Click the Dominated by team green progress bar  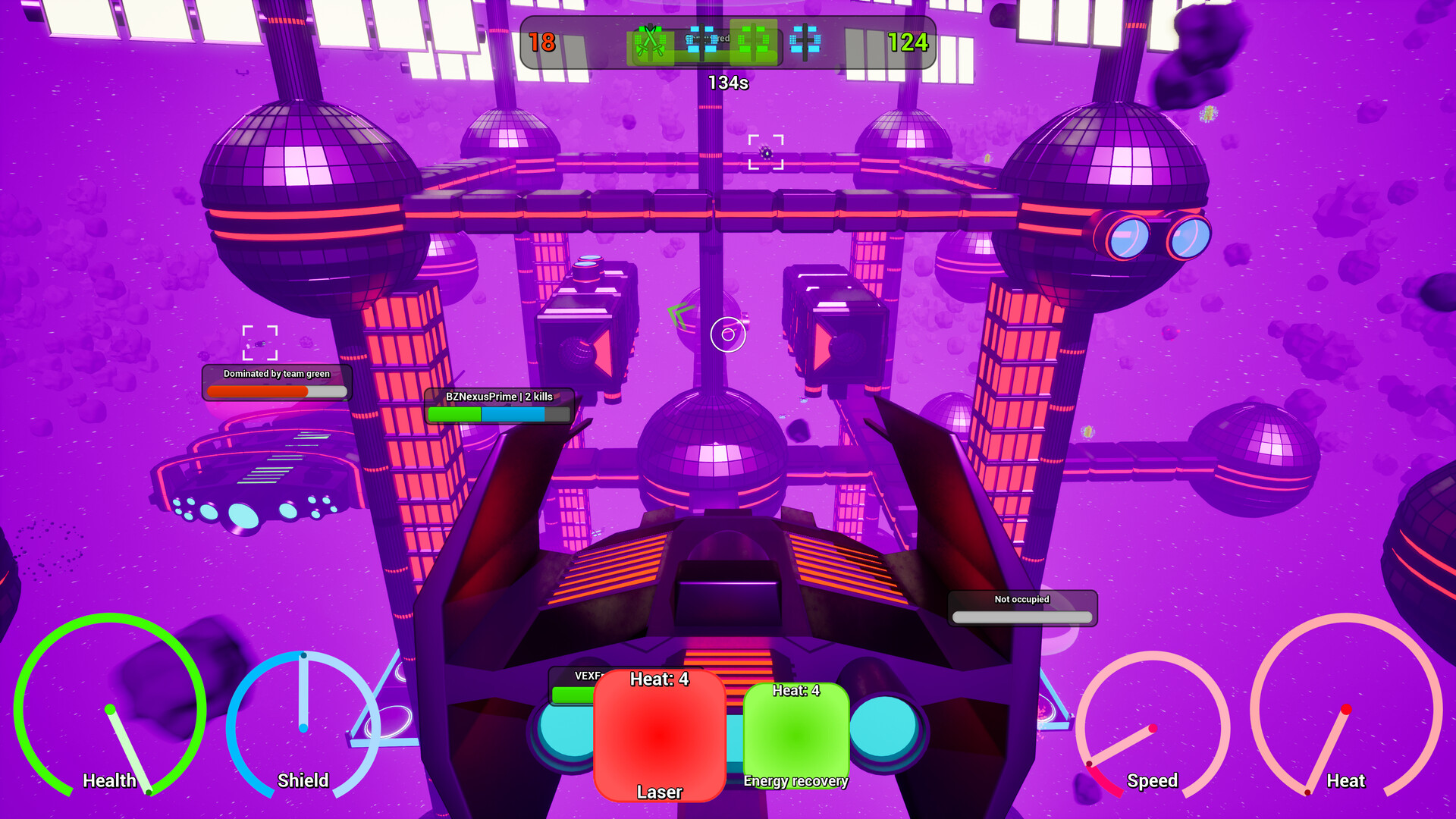click(276, 391)
